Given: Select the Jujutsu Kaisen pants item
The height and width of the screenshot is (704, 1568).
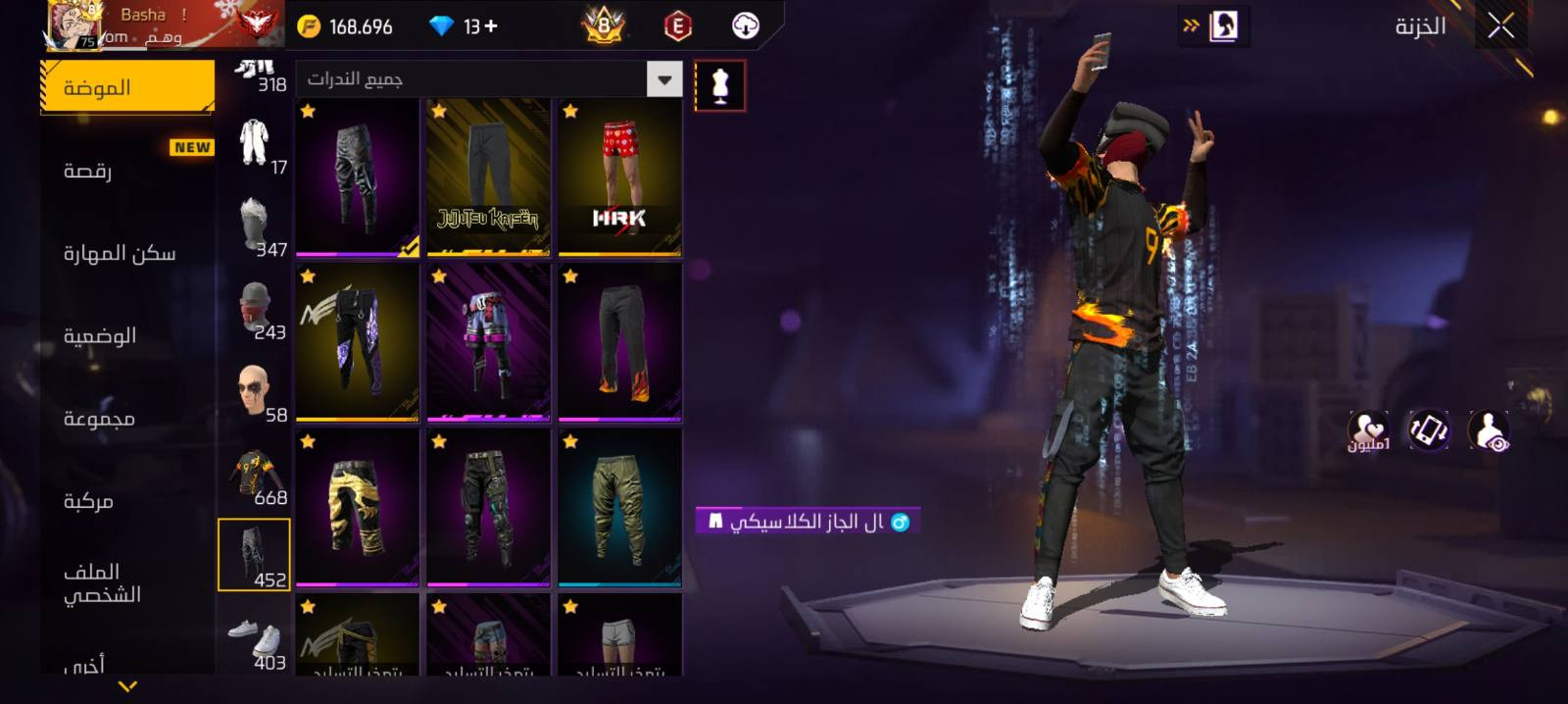Looking at the screenshot, I should coord(488,176).
